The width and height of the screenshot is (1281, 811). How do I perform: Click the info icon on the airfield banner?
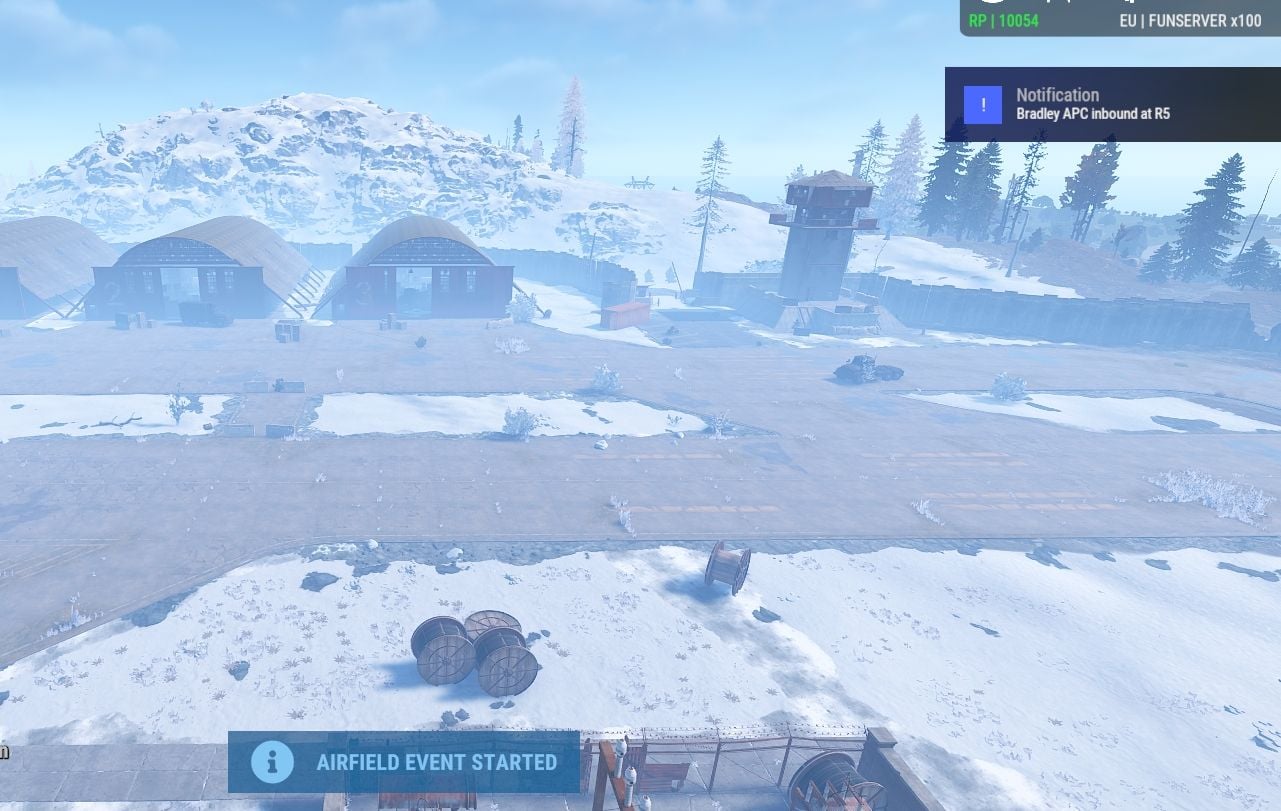tap(272, 762)
